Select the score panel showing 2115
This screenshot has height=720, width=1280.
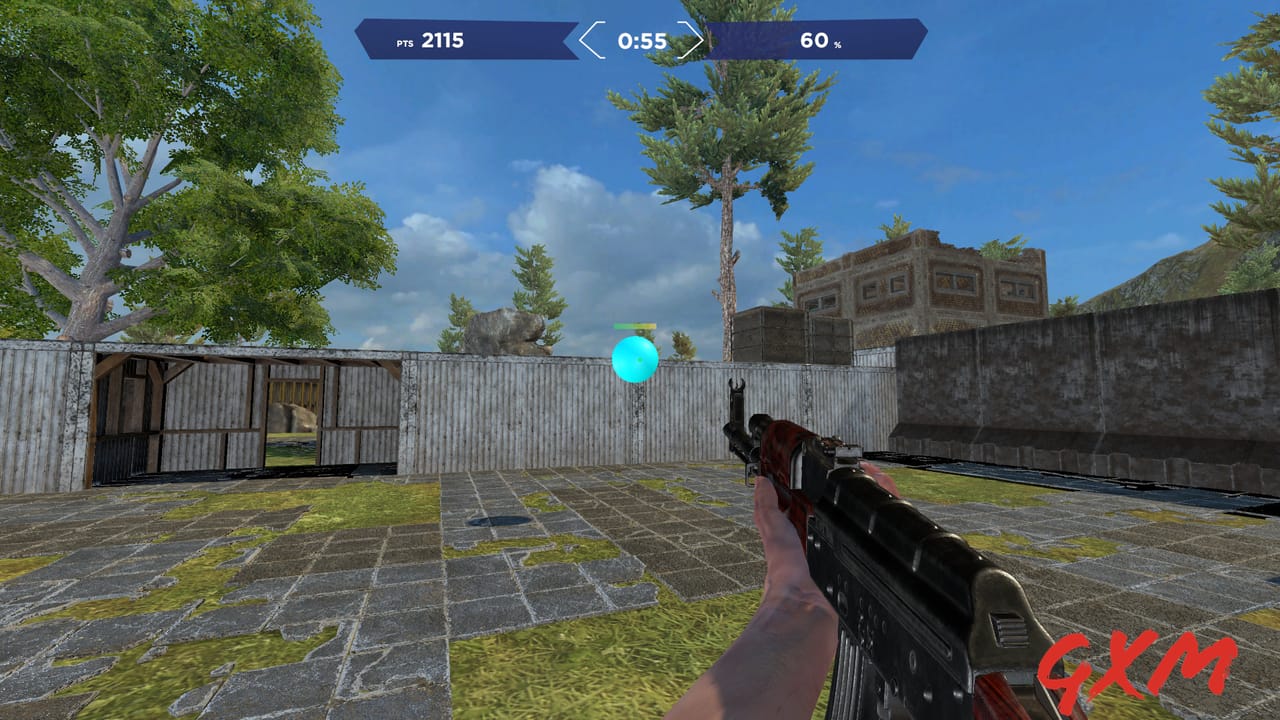tap(466, 40)
